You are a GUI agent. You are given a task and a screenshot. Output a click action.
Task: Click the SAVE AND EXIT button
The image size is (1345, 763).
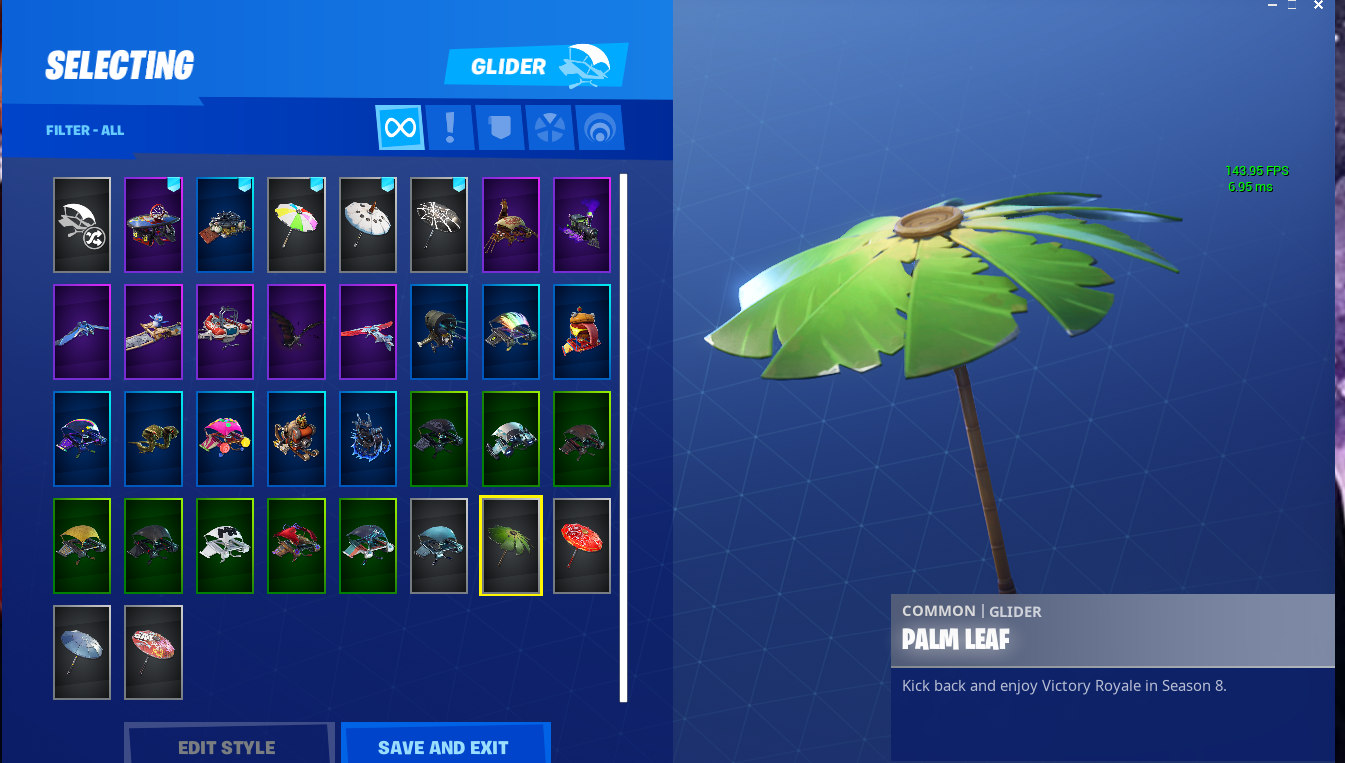coord(445,746)
